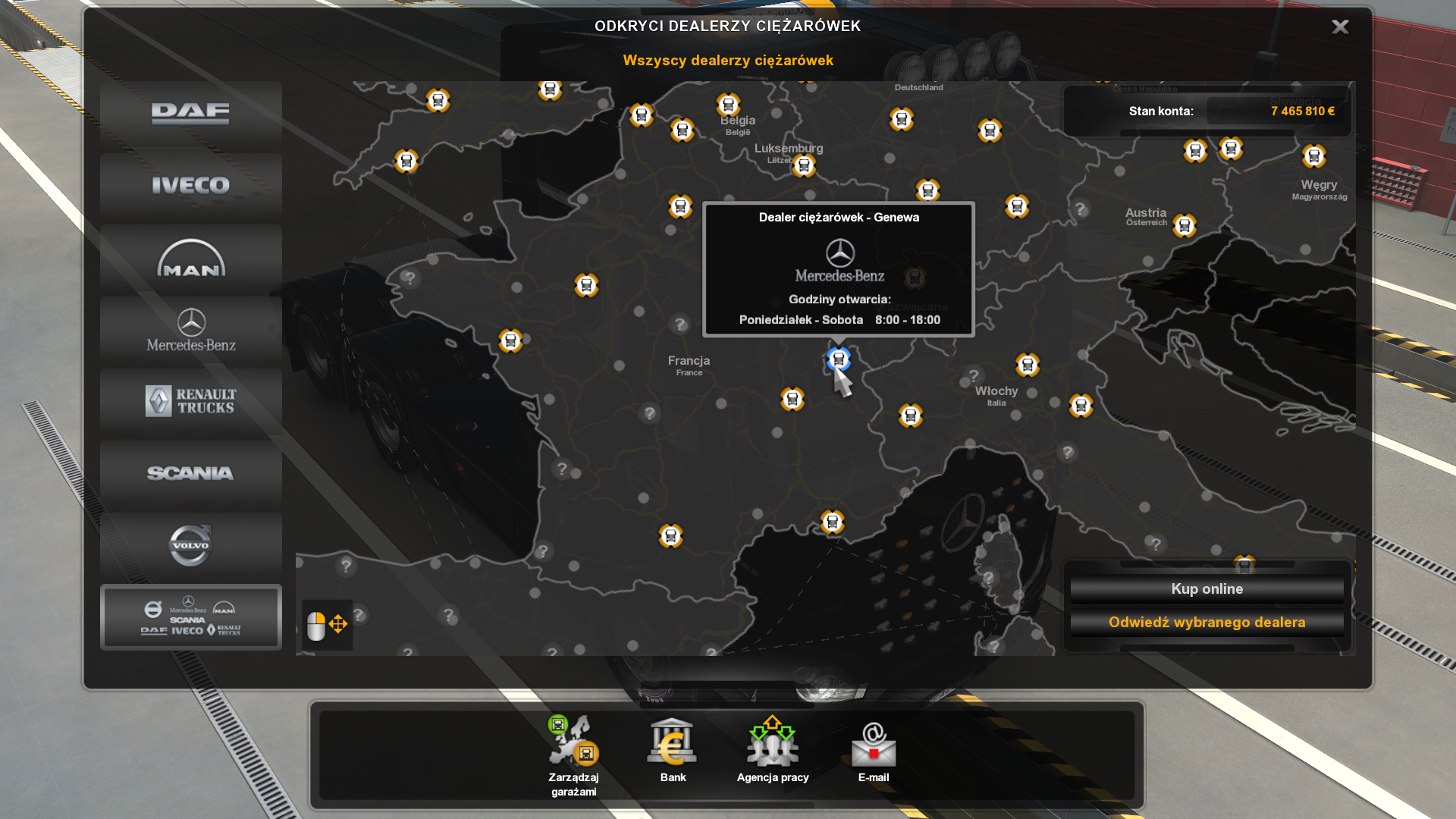The image size is (1456, 819).
Task: Show only MAN truck dealers
Action: [x=190, y=259]
